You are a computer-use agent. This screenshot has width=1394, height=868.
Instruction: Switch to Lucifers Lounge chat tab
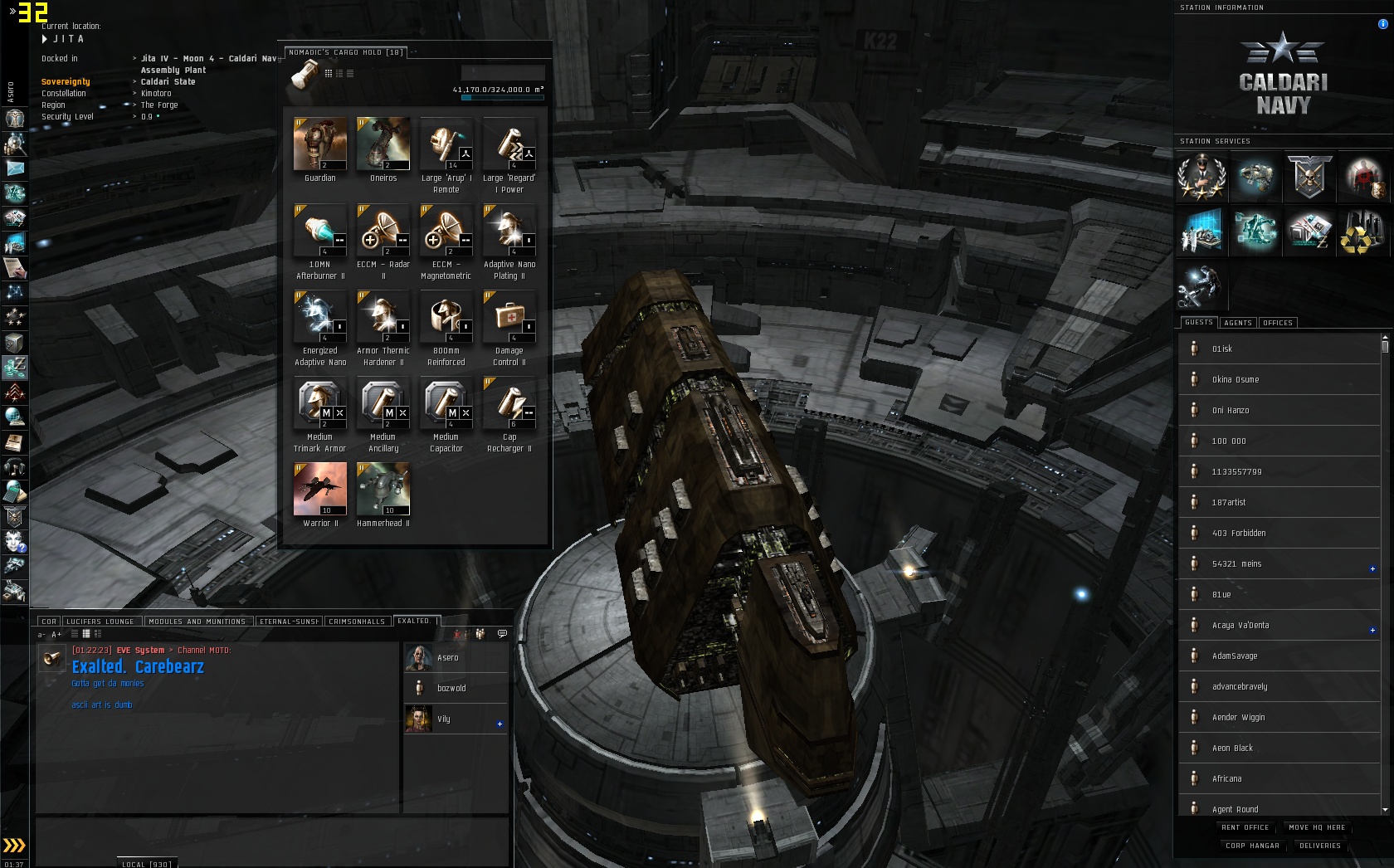pos(100,622)
